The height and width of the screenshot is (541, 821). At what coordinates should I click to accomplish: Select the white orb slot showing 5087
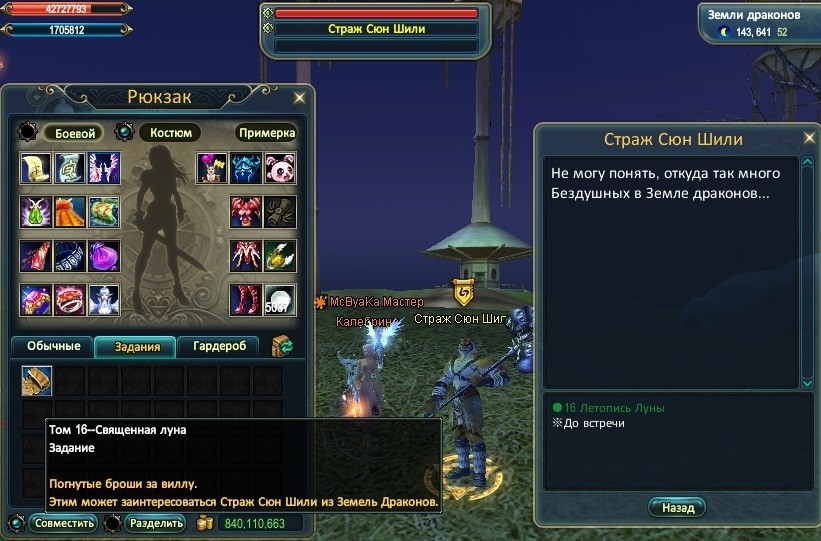tap(279, 300)
